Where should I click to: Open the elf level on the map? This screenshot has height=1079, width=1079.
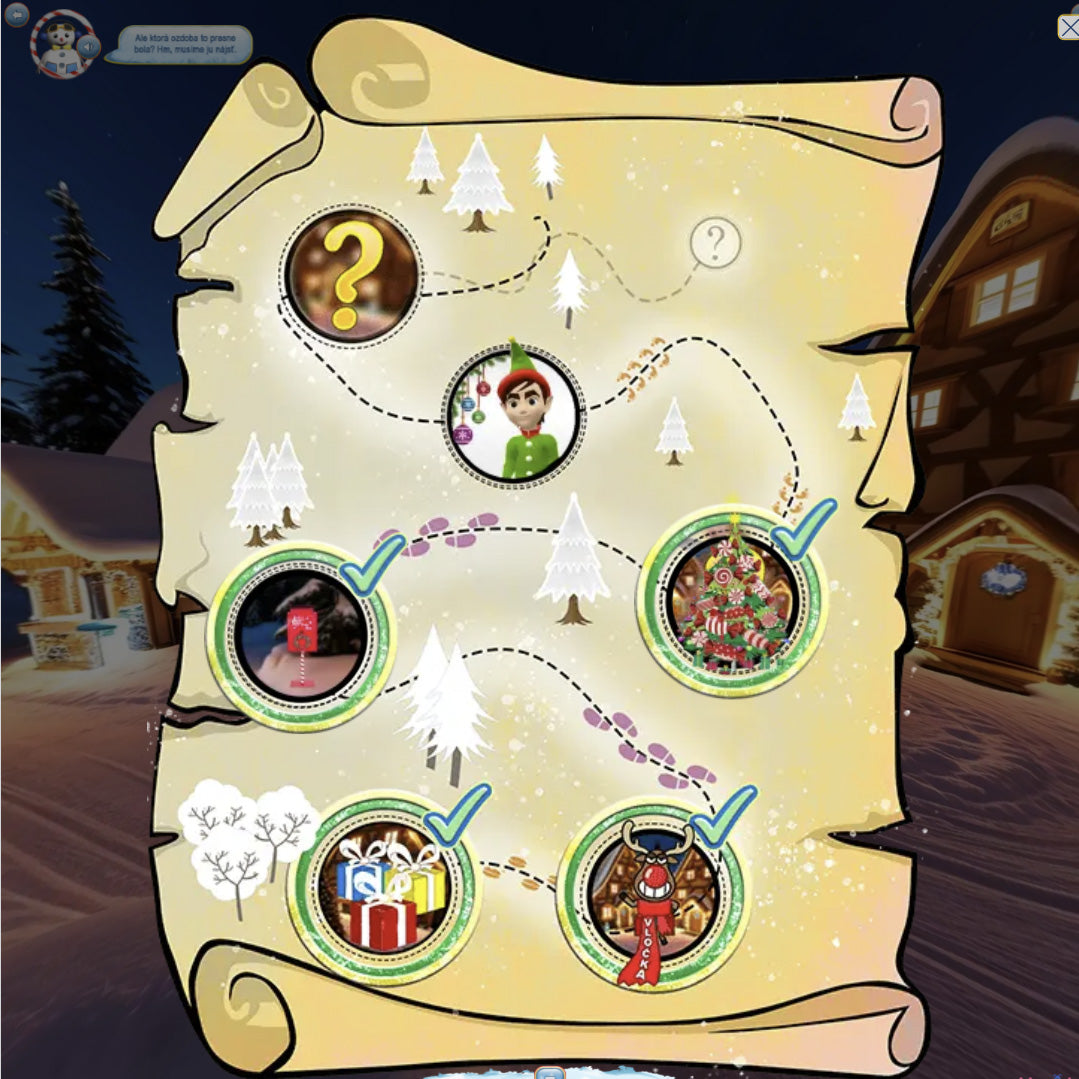[x=512, y=416]
